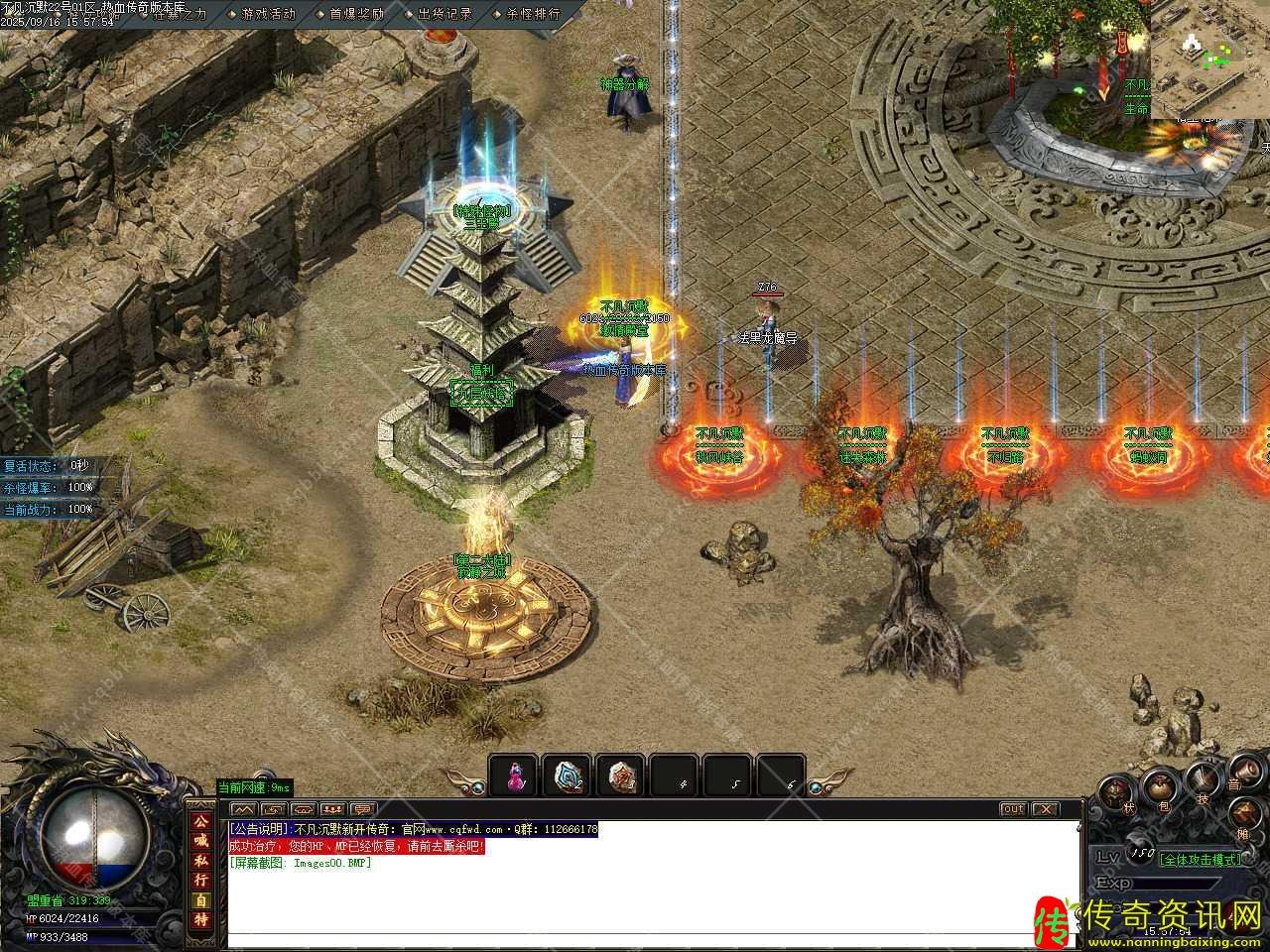Toggle the 特 chat filter button

pyautogui.click(x=200, y=919)
